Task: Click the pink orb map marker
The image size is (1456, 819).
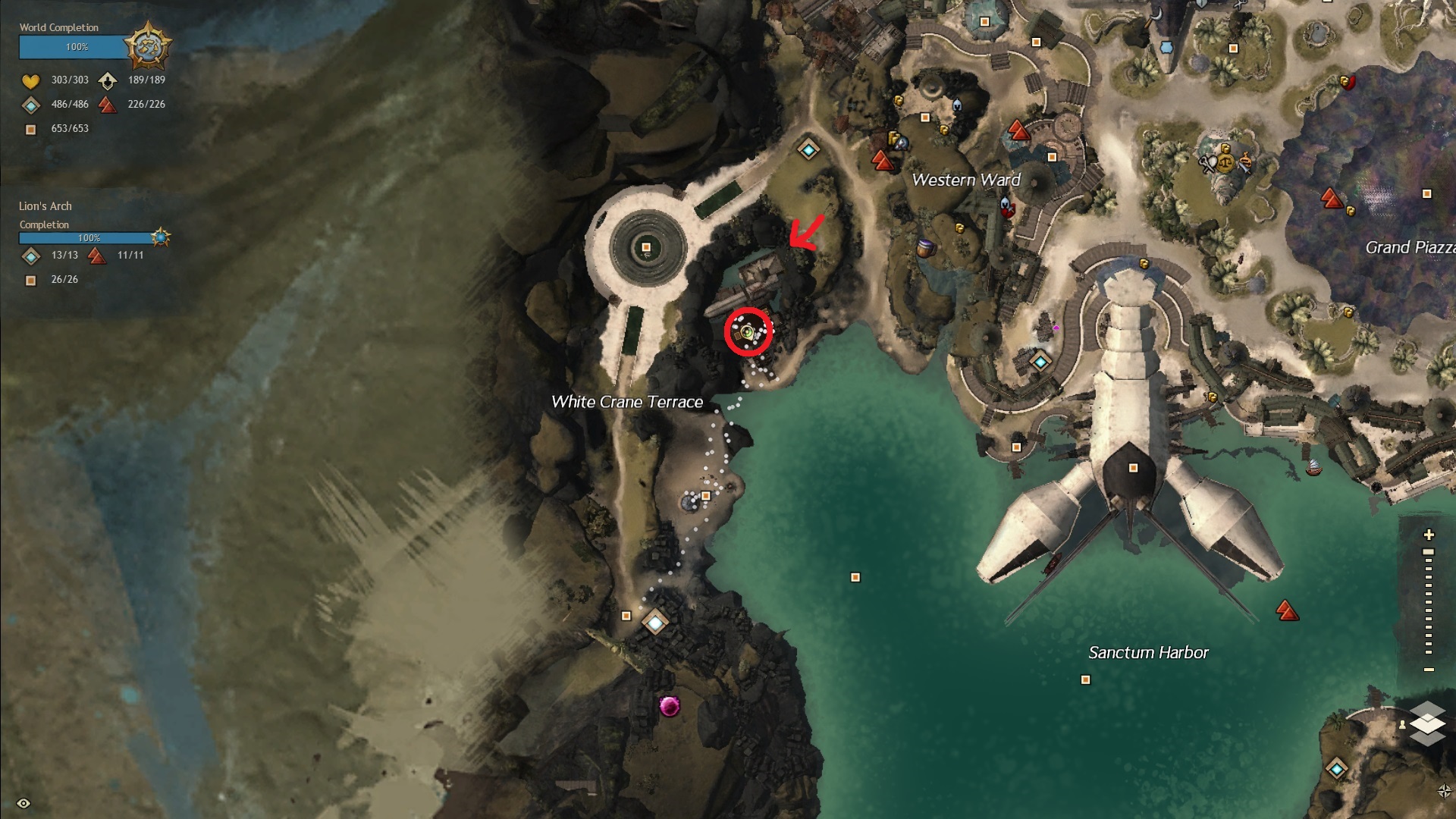Action: pos(669,706)
